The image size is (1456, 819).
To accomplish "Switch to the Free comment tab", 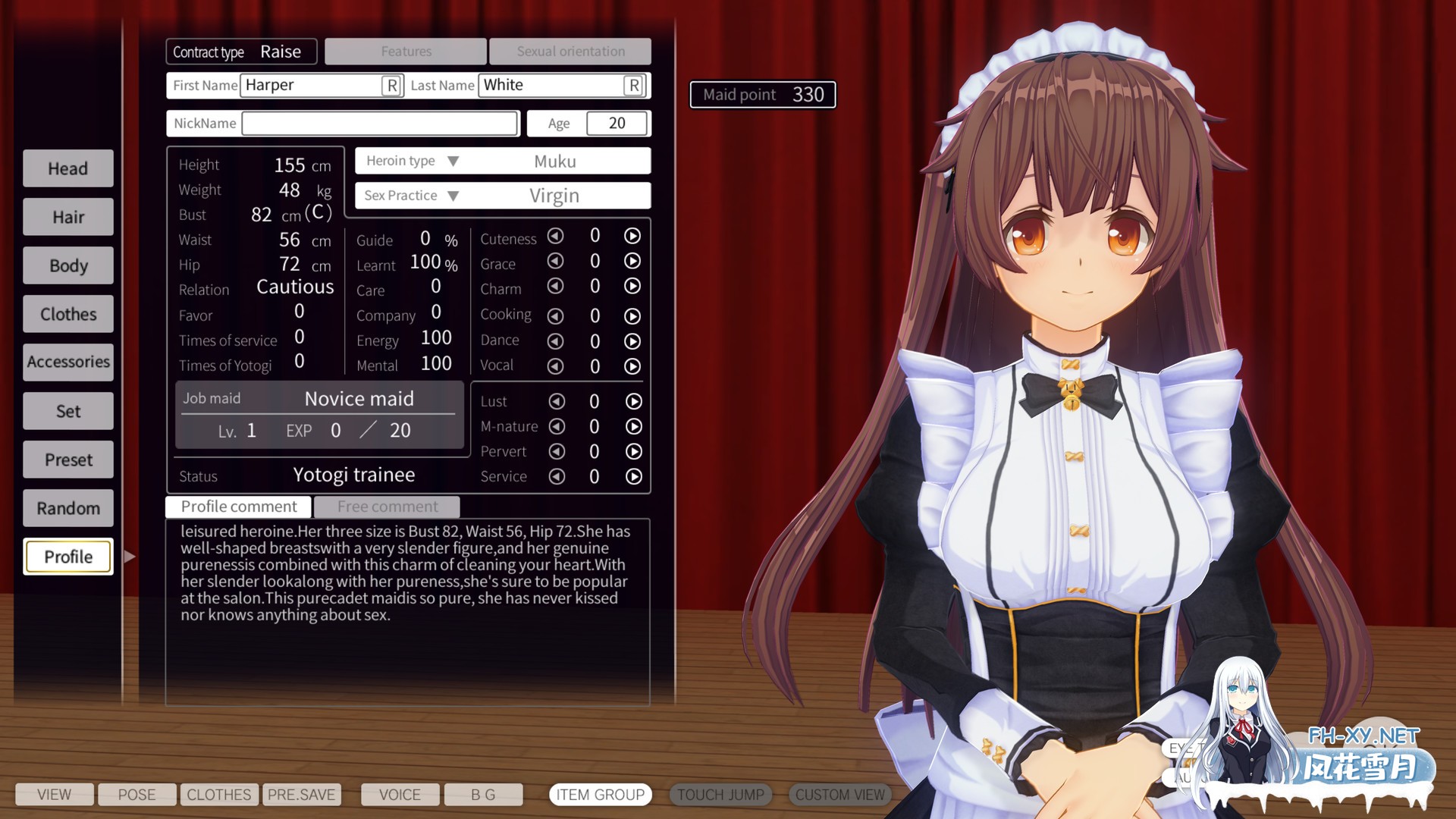I will click(x=387, y=507).
